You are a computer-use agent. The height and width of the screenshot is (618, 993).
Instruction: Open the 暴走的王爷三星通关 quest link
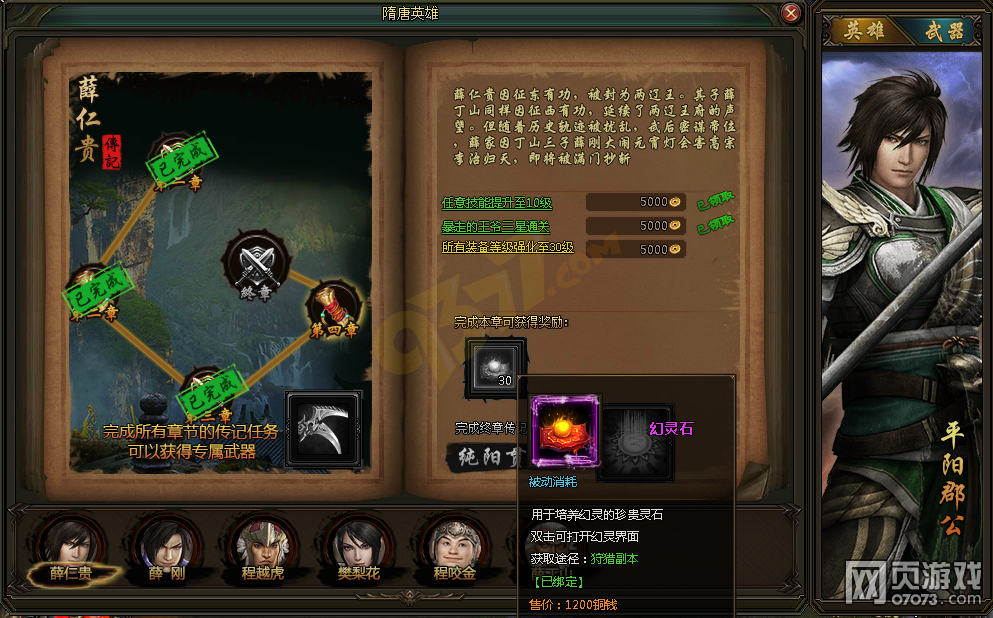pyautogui.click(x=495, y=227)
